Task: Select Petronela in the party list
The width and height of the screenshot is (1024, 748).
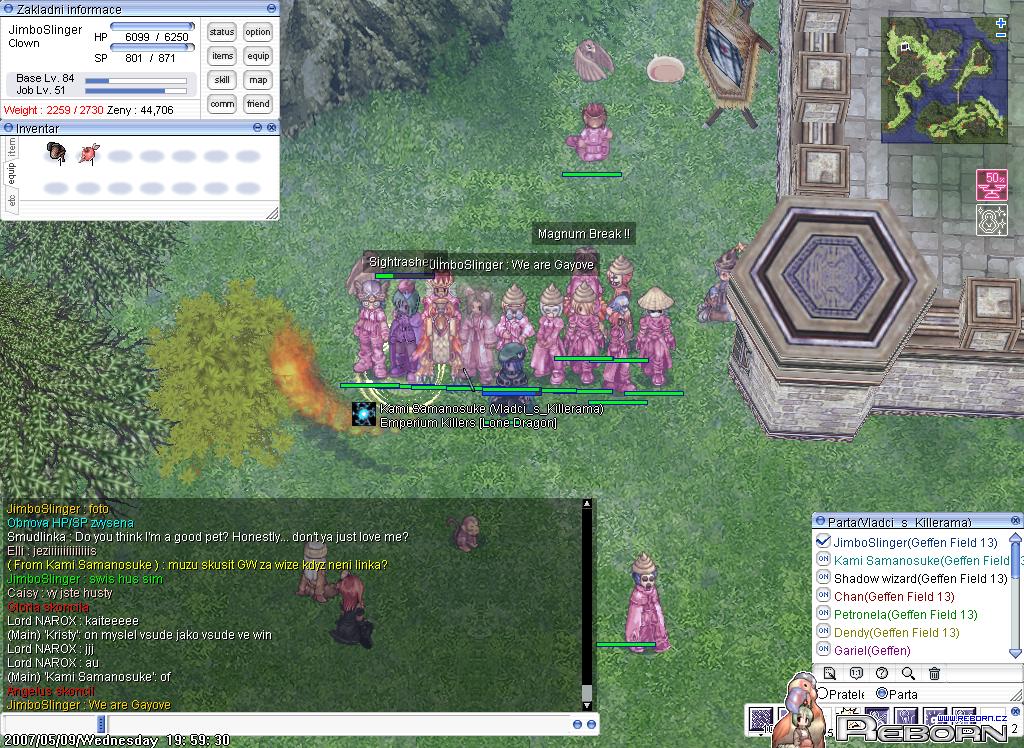Action: [x=905, y=615]
